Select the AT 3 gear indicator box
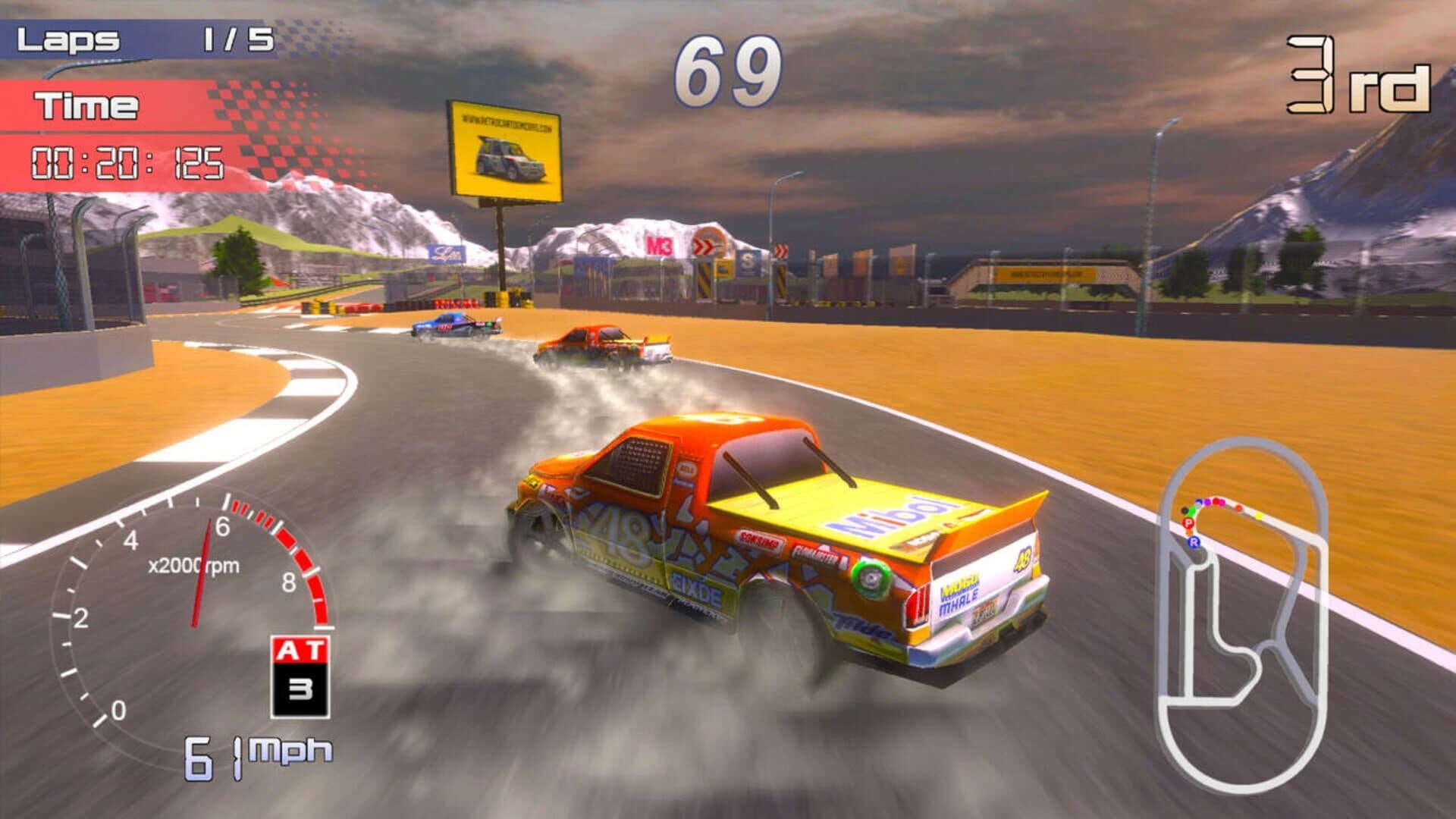This screenshot has width=1456, height=819. (x=300, y=675)
